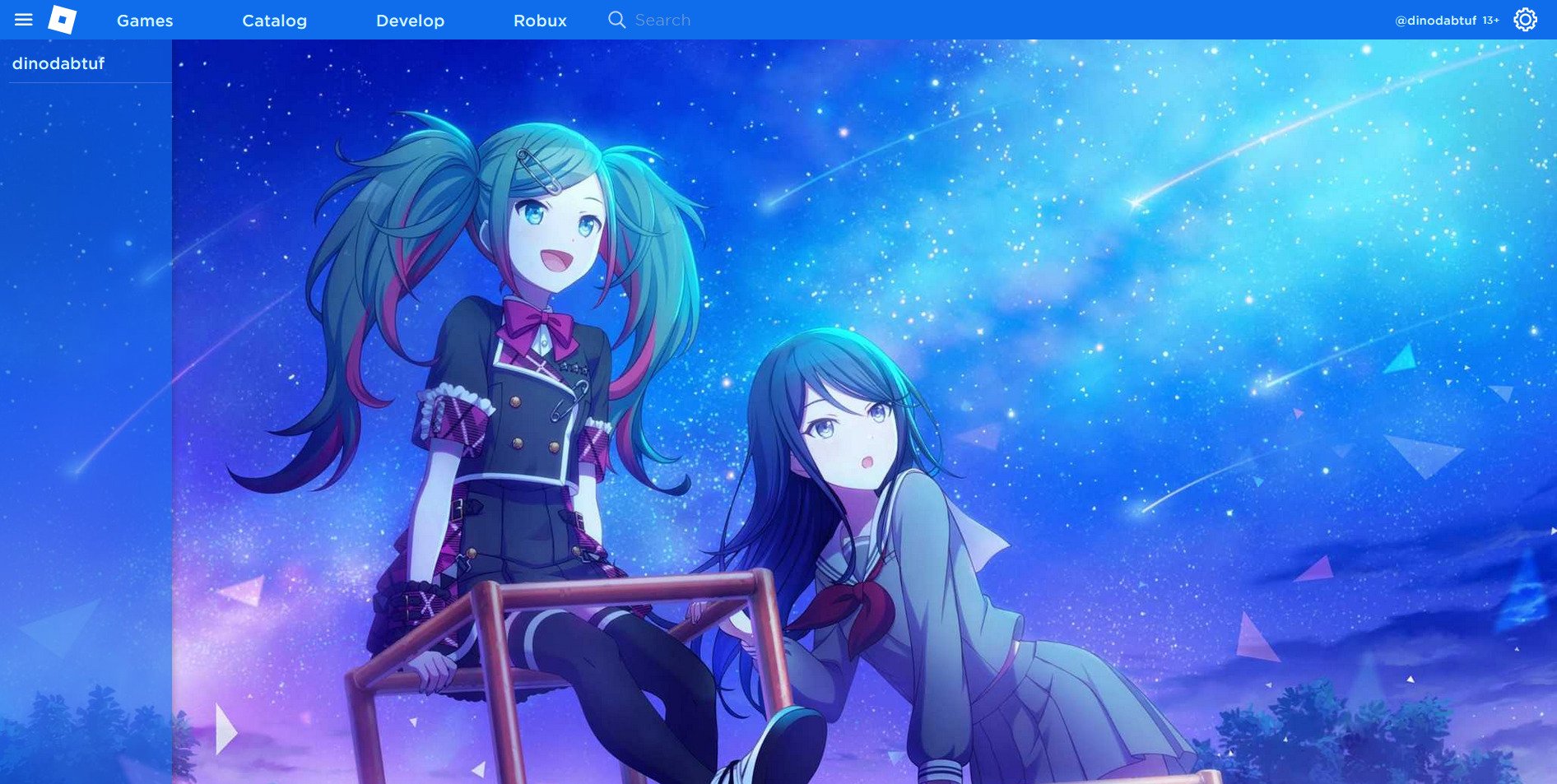Image resolution: width=1557 pixels, height=784 pixels.
Task: Tap the Roblox tilted-square logo
Action: click(63, 20)
